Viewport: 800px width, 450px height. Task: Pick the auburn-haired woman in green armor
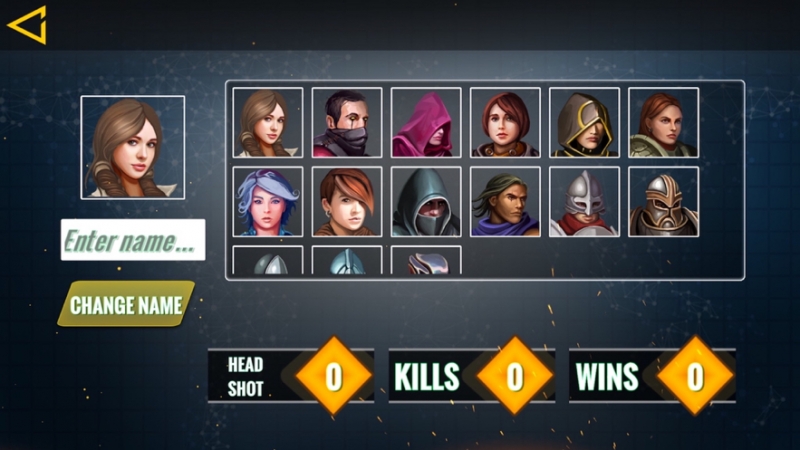(663, 122)
